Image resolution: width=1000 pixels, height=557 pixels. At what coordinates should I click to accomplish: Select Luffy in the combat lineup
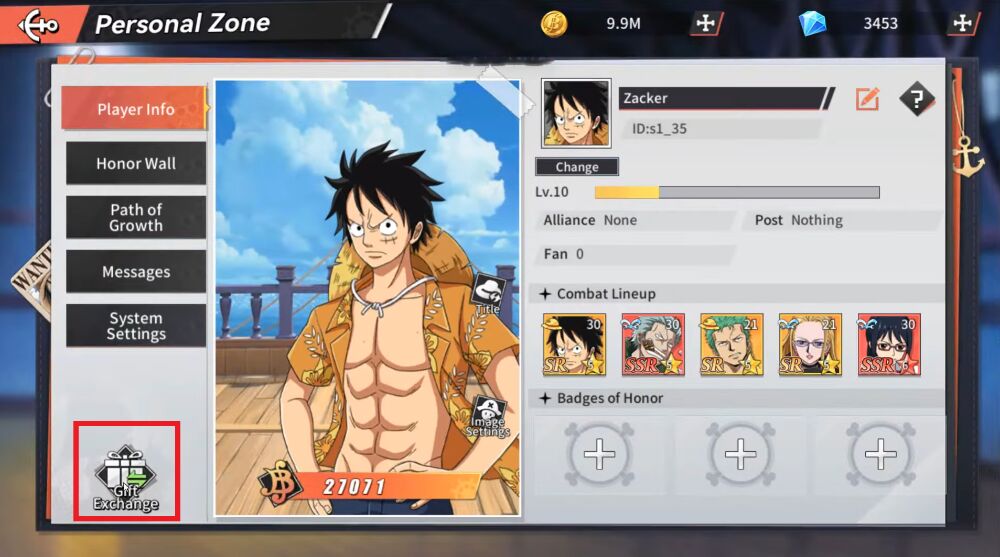coord(574,344)
